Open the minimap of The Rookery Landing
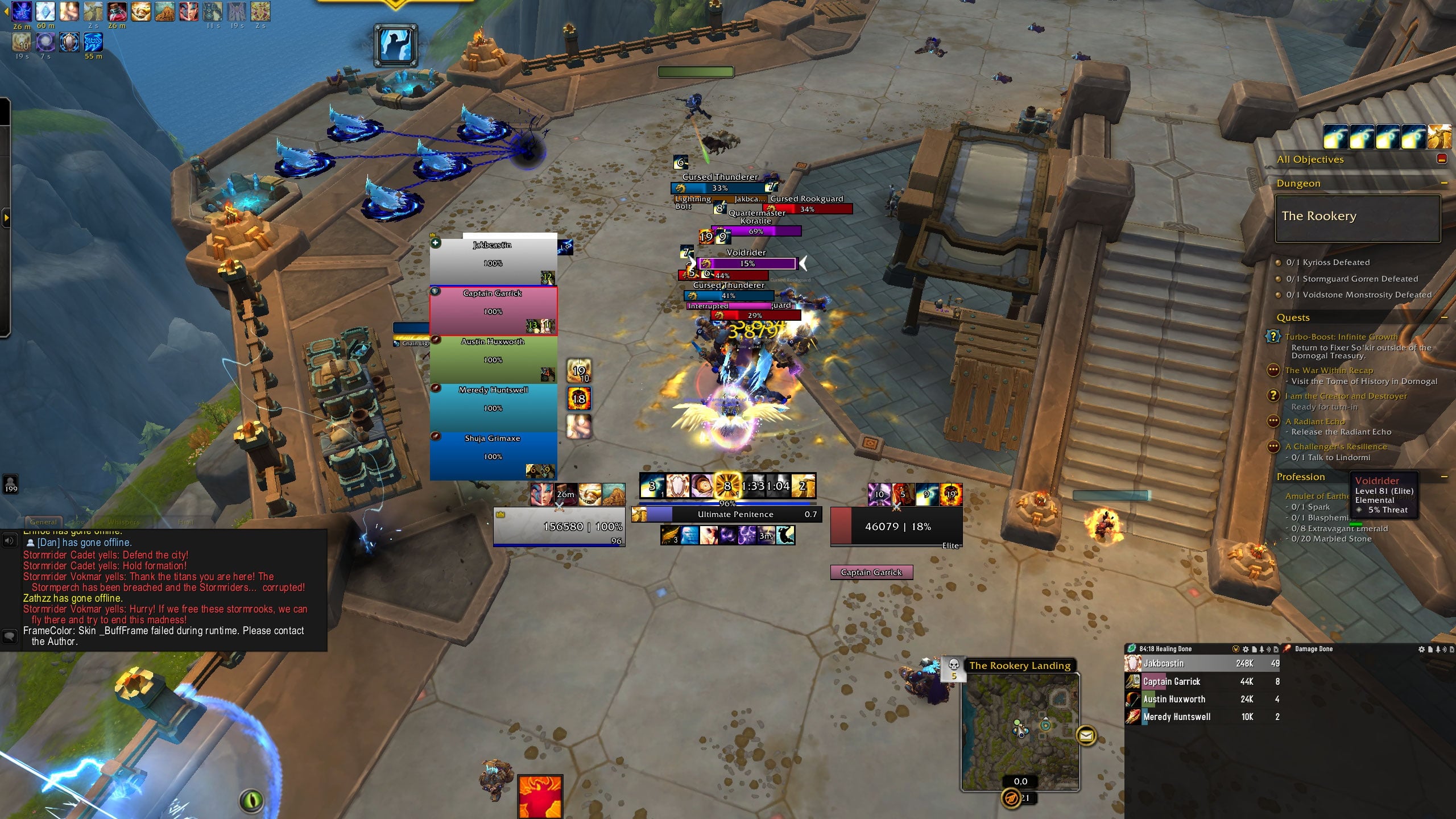Viewport: 1456px width, 819px height. point(1020,731)
